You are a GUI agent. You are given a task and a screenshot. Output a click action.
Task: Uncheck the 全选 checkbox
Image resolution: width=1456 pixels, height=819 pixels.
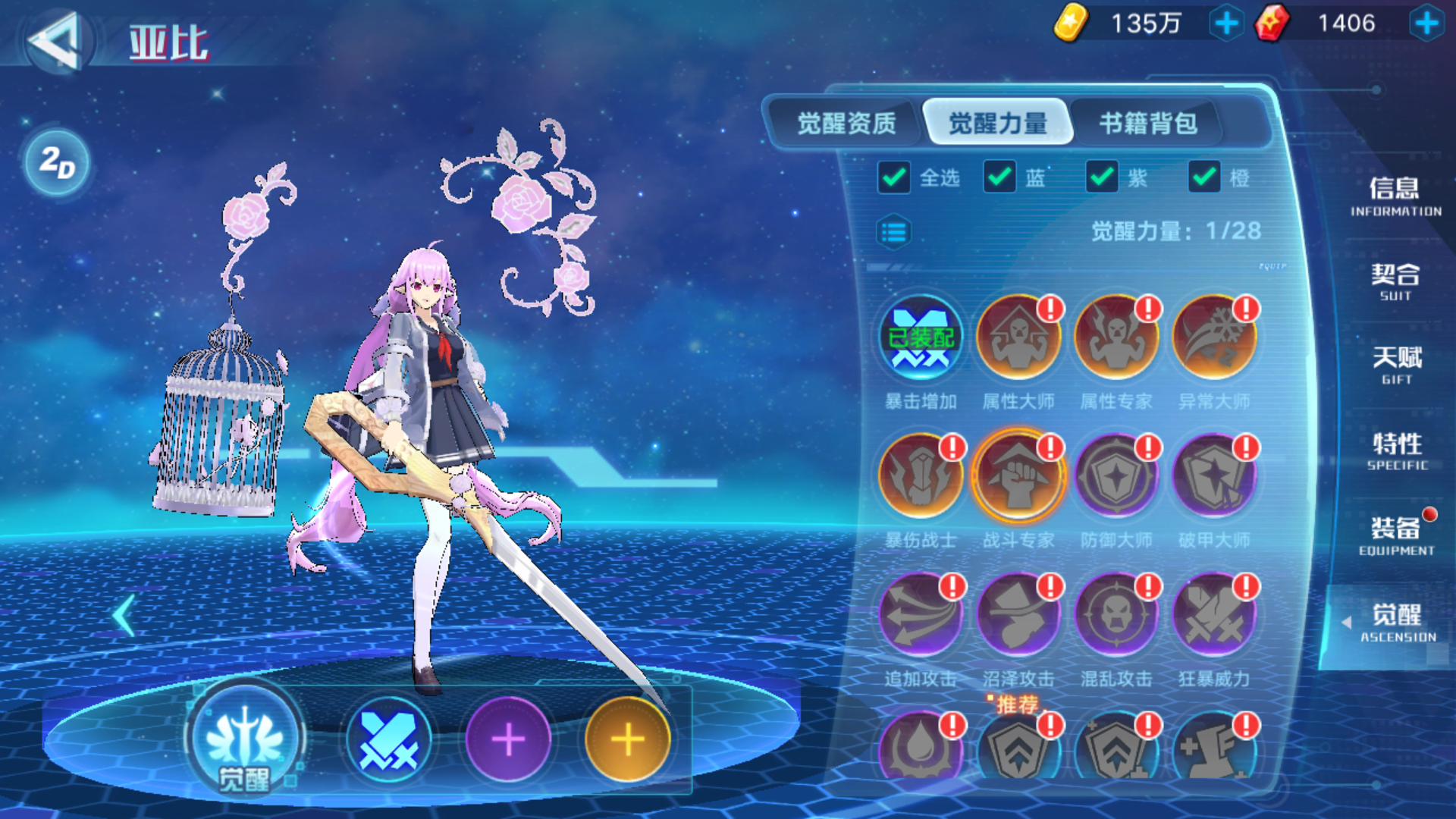coord(893,176)
